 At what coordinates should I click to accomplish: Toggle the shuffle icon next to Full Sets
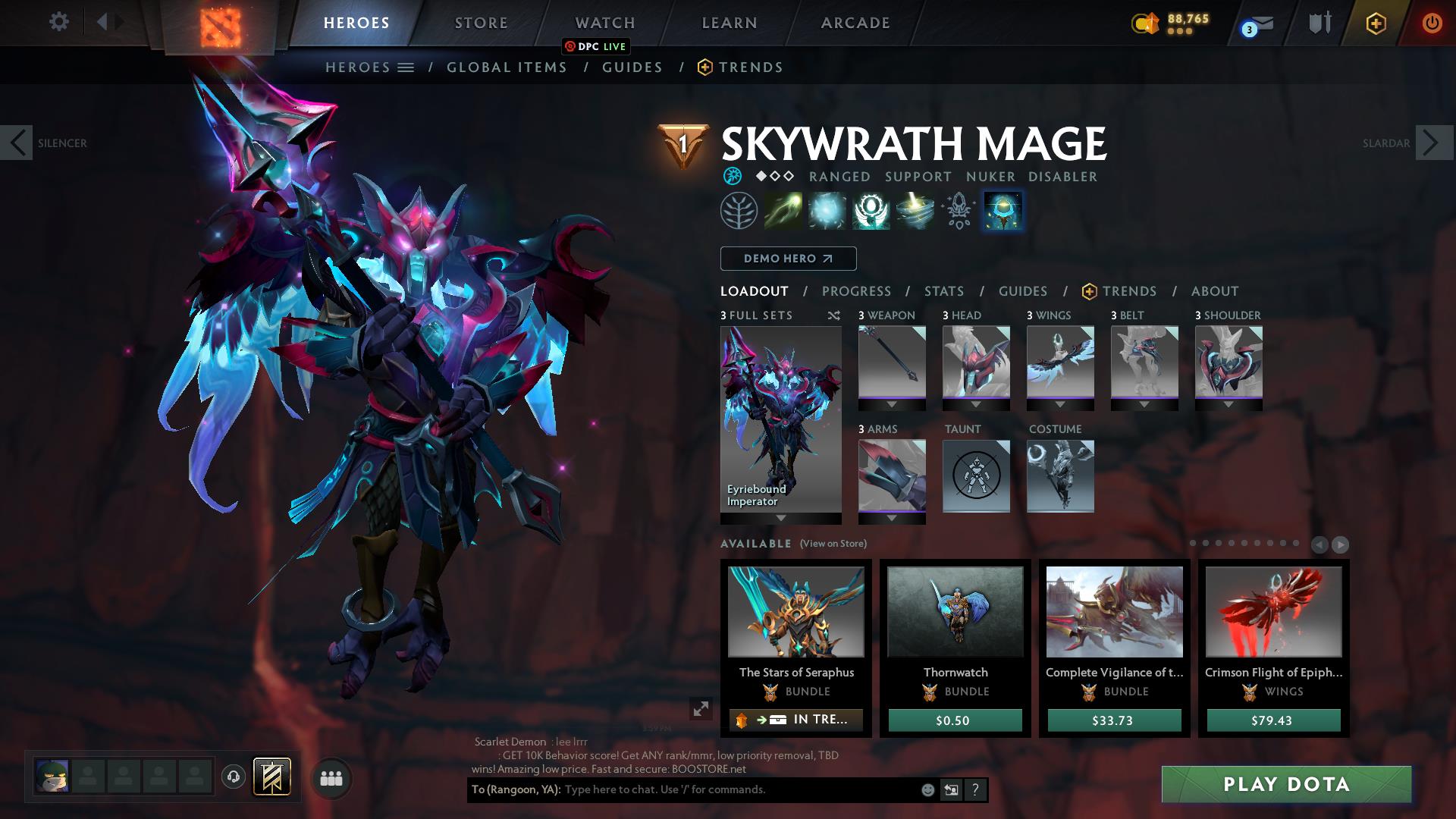coord(833,315)
